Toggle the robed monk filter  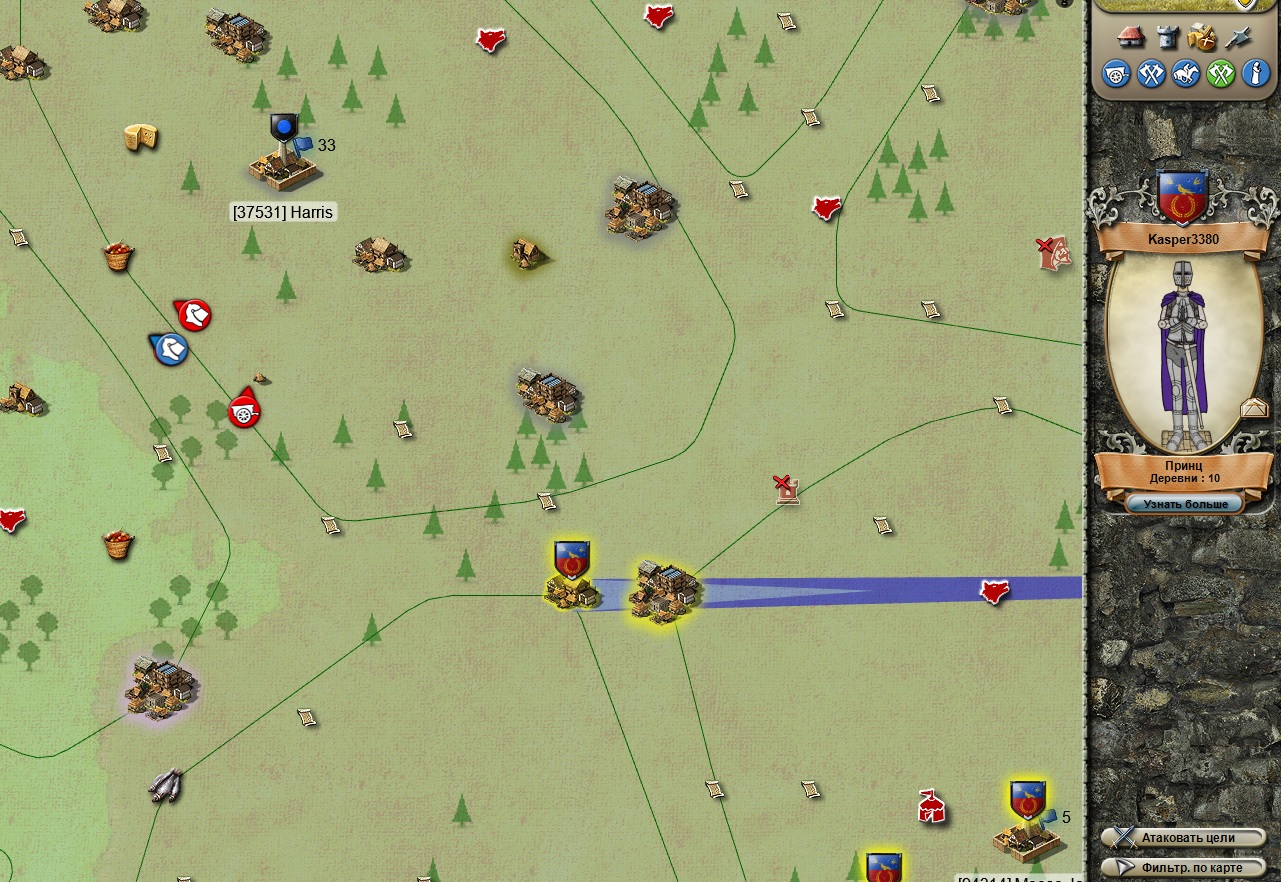(1255, 73)
